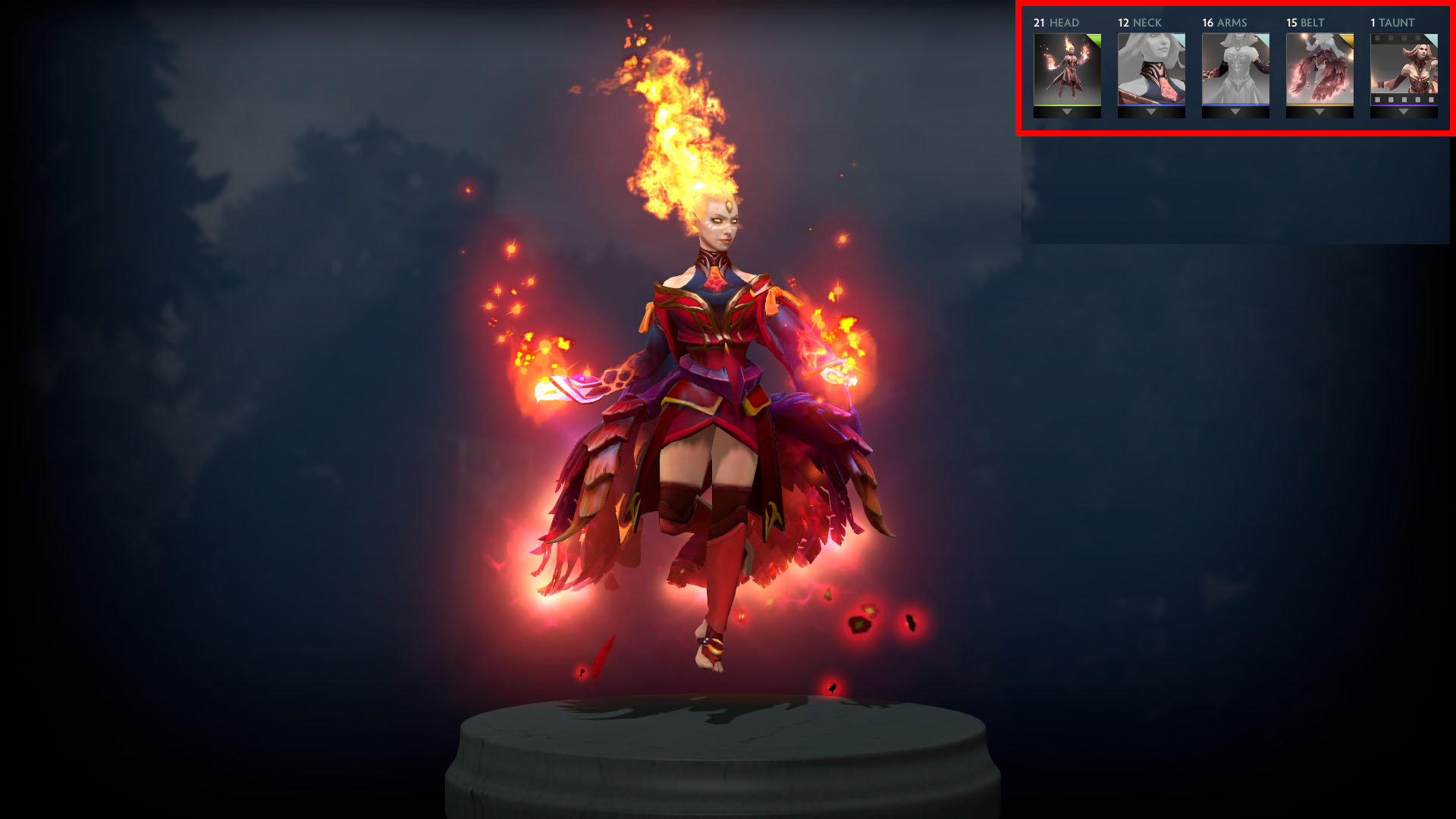
Task: Expand the dropdown arrow under Belt
Action: (1319, 112)
